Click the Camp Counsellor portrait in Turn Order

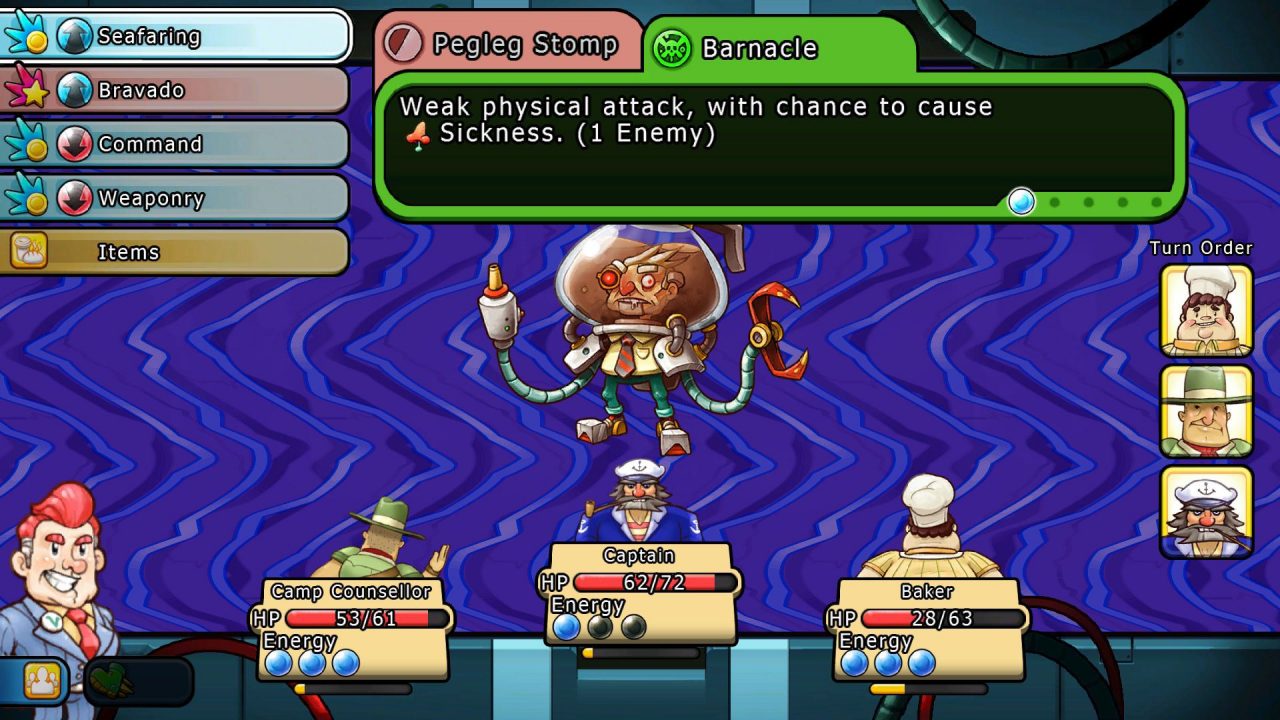1205,408
